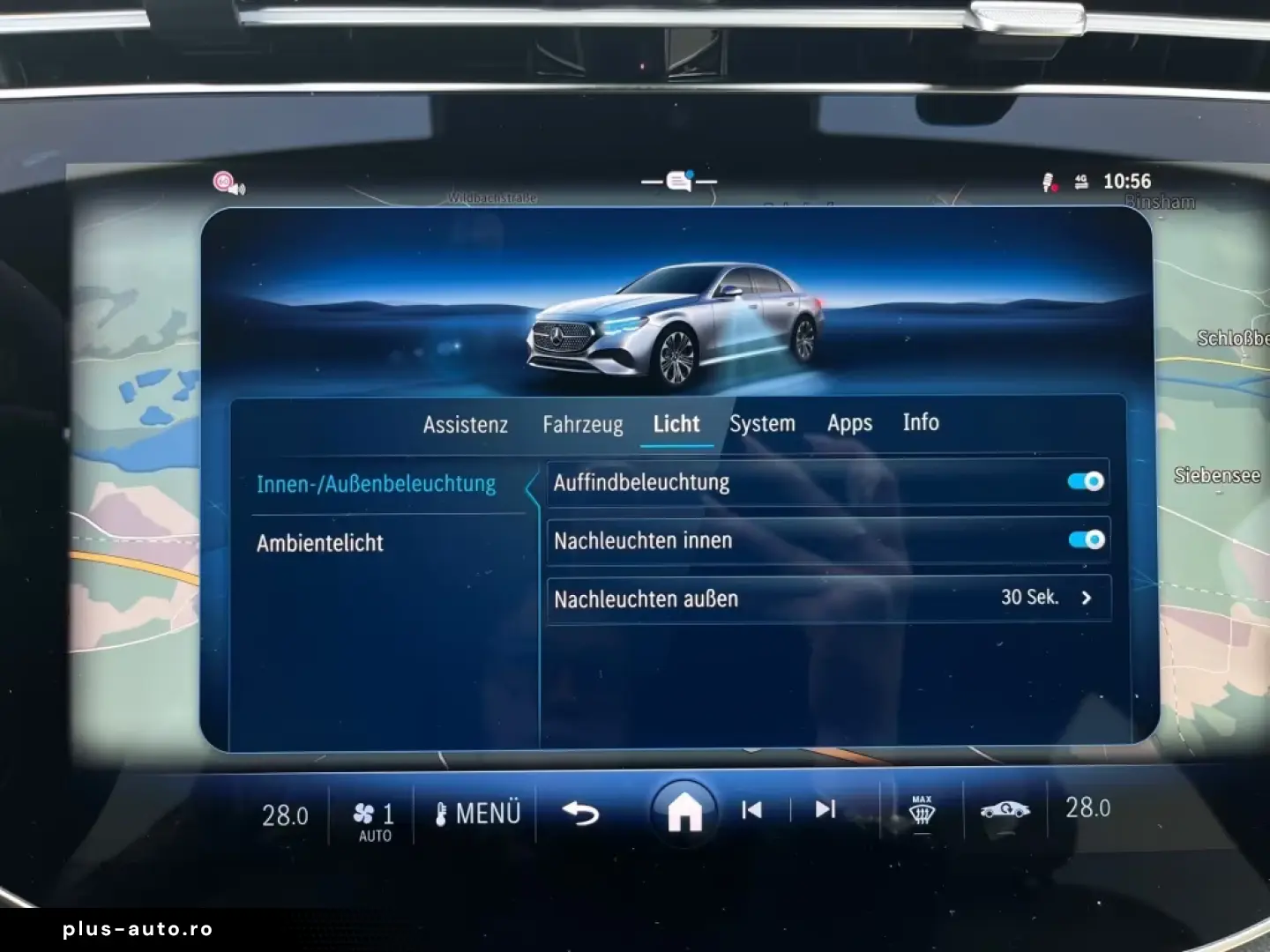Skip to next track
This screenshot has height=952, width=1270.
(823, 809)
